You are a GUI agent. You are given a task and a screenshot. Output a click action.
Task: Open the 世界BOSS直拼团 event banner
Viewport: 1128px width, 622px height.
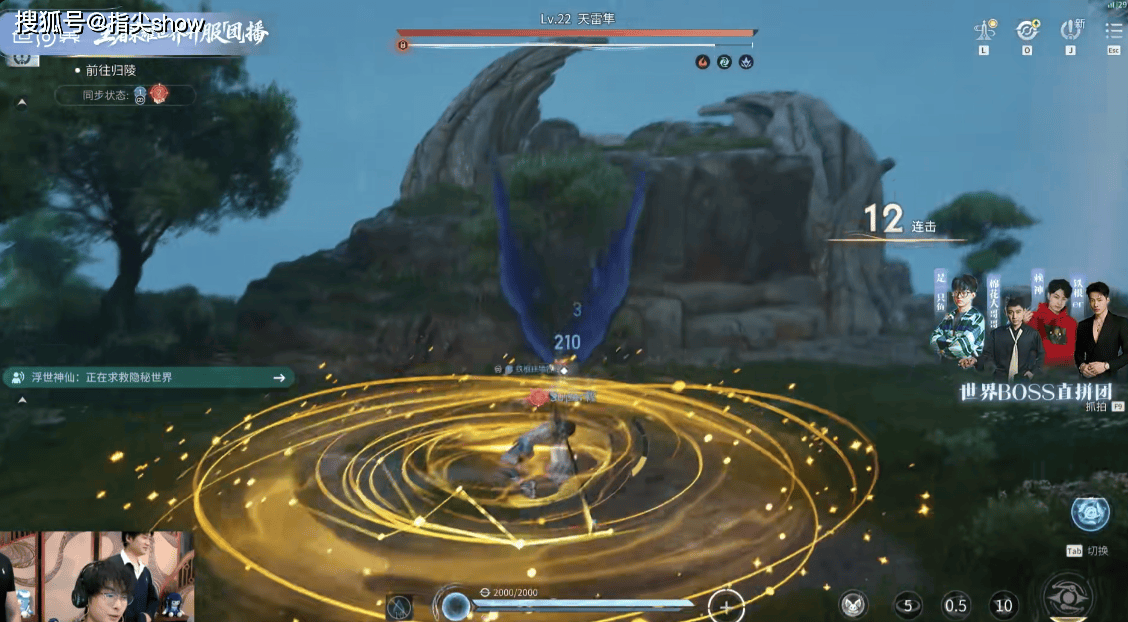coord(1028,338)
